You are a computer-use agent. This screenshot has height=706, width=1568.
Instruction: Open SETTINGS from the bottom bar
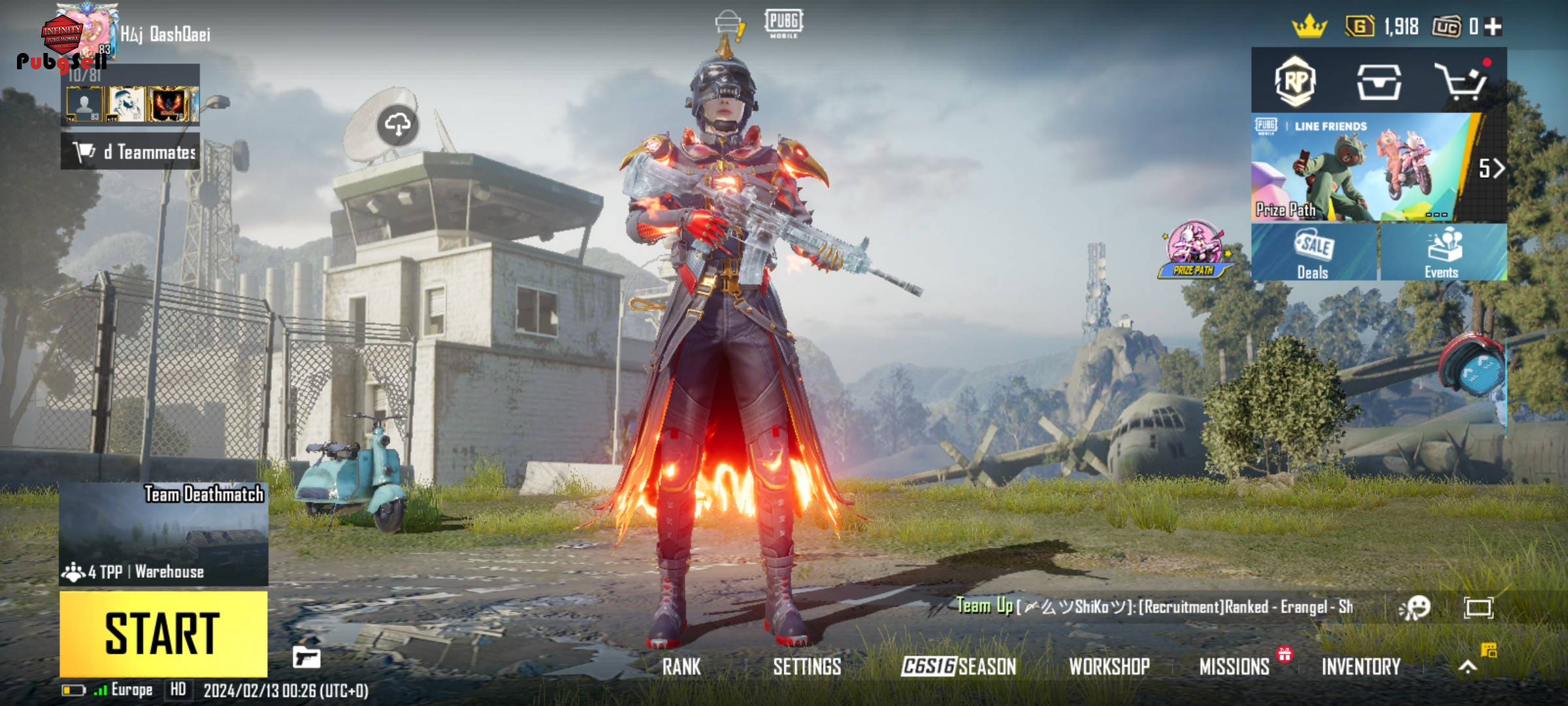807,667
